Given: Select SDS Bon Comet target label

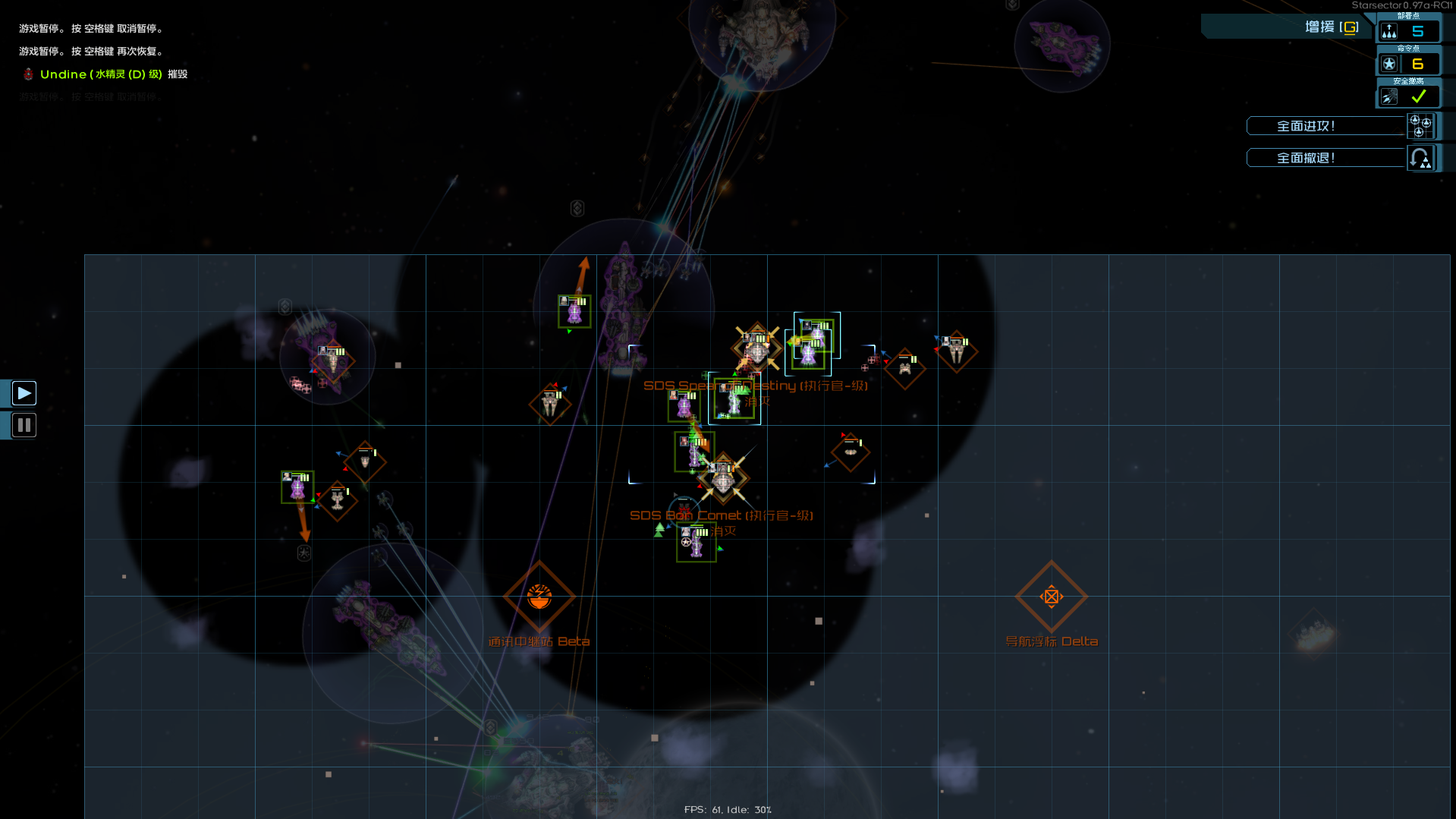Looking at the screenshot, I should (721, 515).
